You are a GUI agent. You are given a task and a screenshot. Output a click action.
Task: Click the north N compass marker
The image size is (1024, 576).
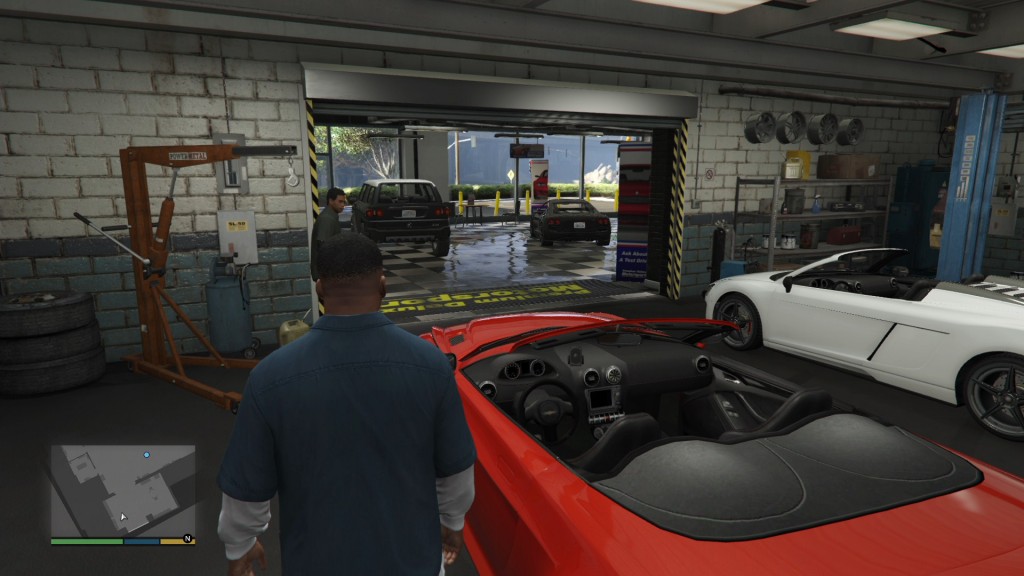click(x=187, y=540)
